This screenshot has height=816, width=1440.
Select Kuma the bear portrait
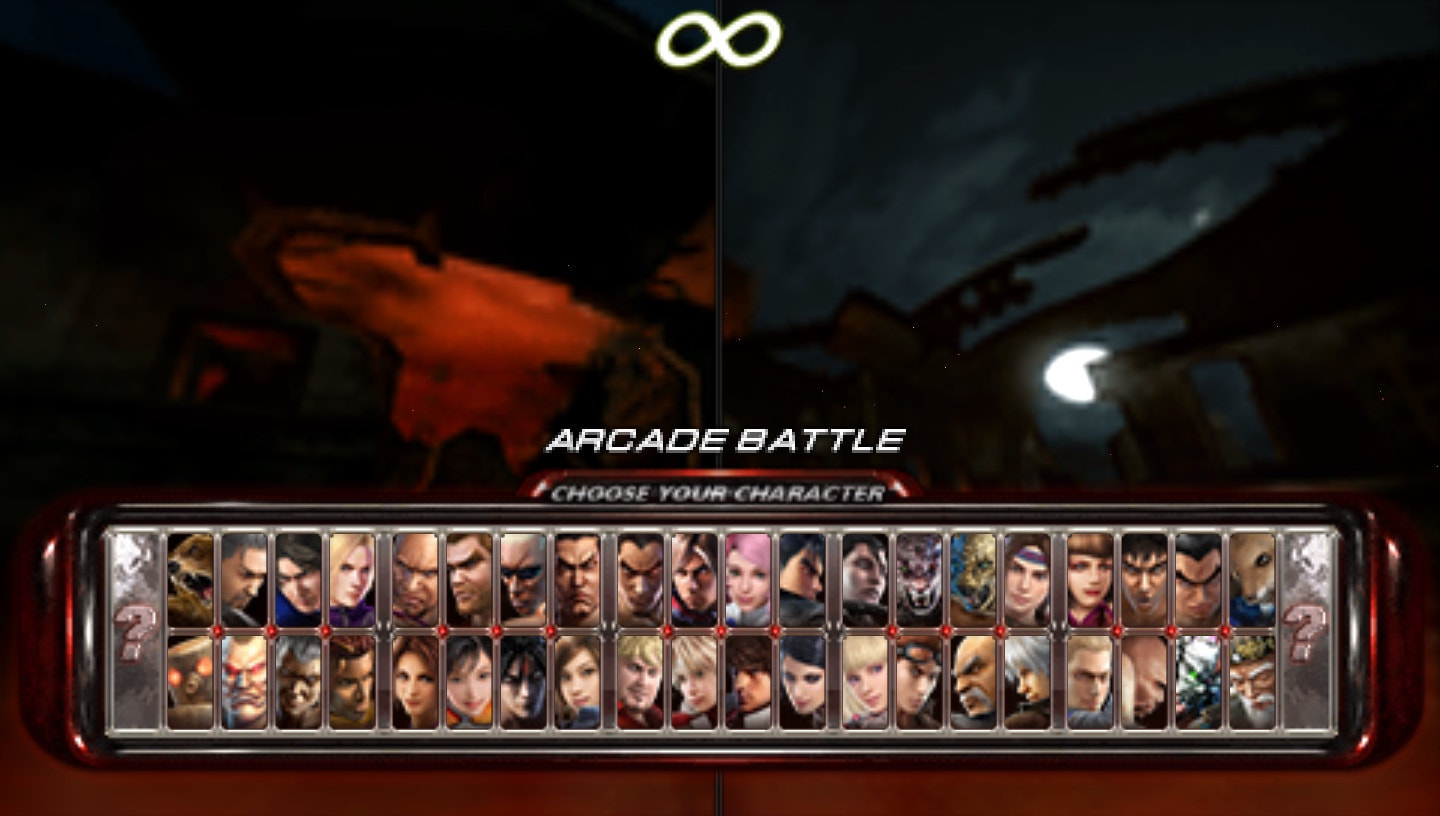pyautogui.click(x=190, y=580)
